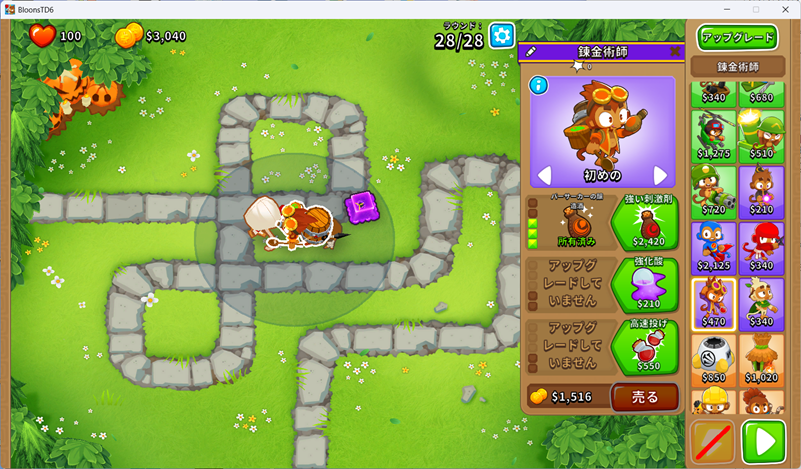
Task: Buy the $550 faster throwing upgrade
Action: tap(644, 346)
